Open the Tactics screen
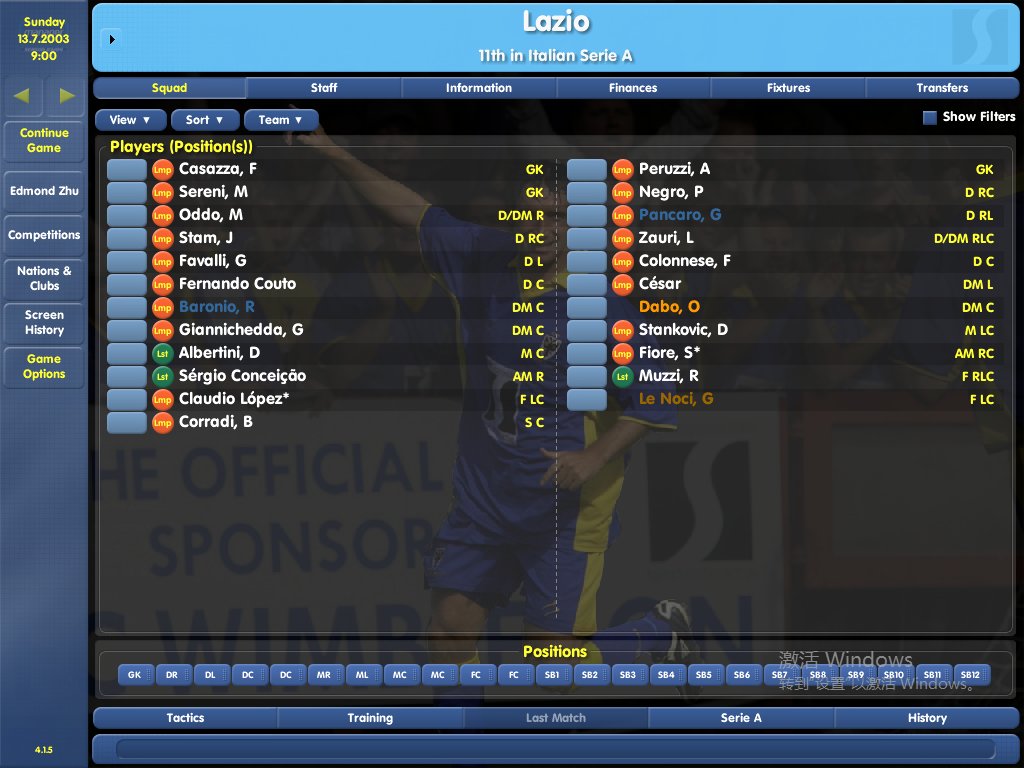1024x768 pixels. click(x=185, y=718)
